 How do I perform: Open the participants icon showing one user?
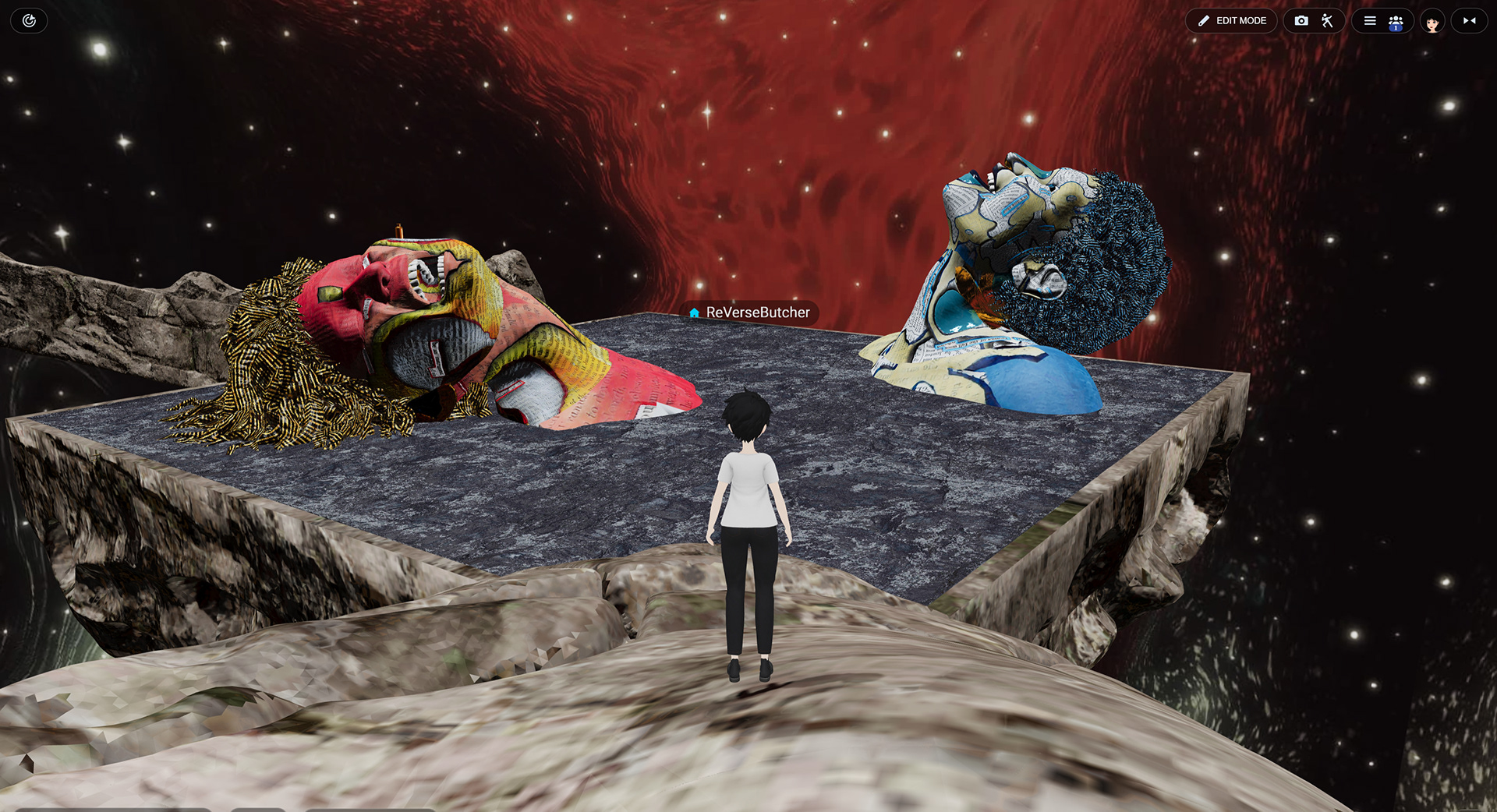click(1396, 20)
